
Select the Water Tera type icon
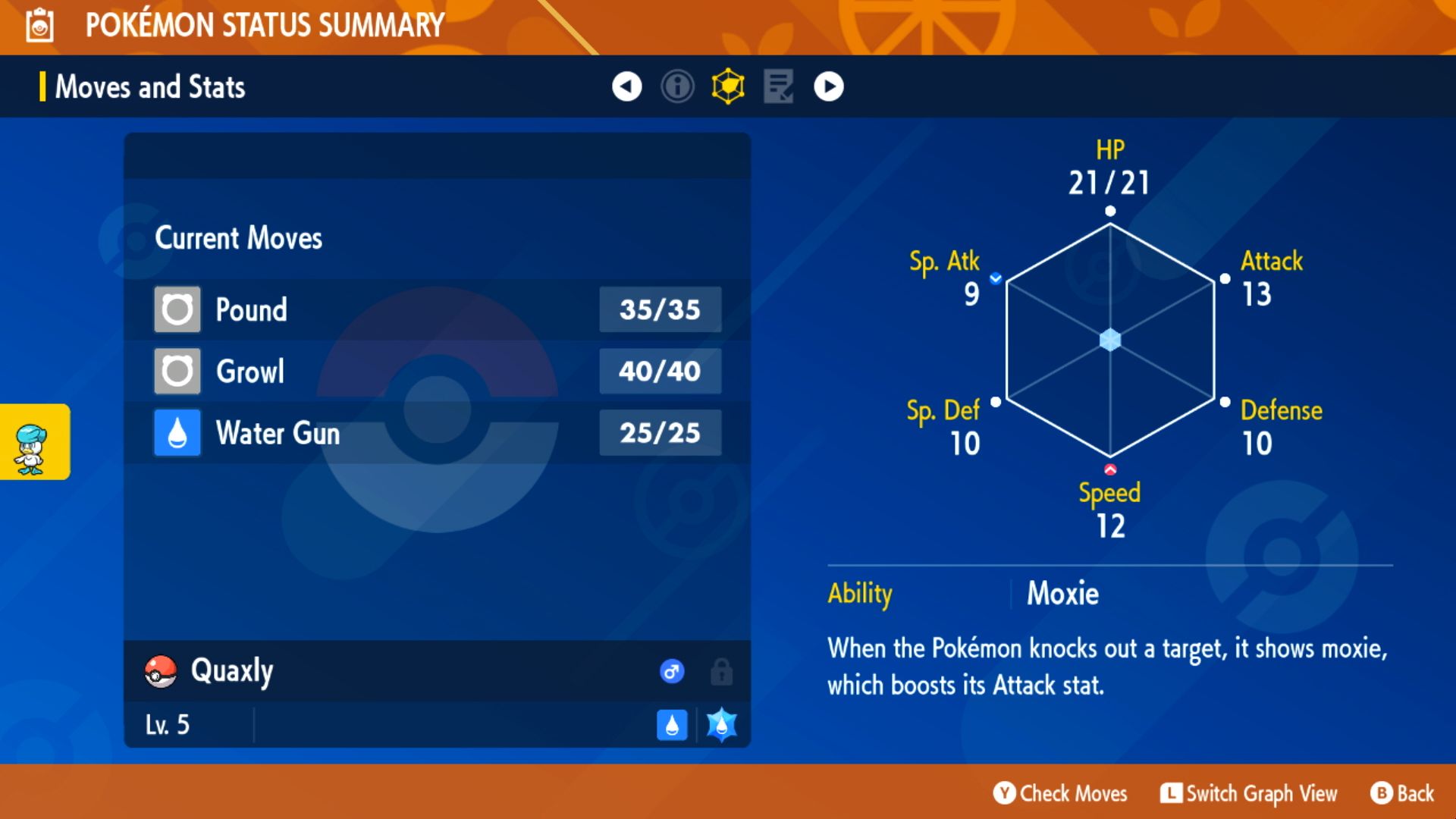click(x=720, y=725)
